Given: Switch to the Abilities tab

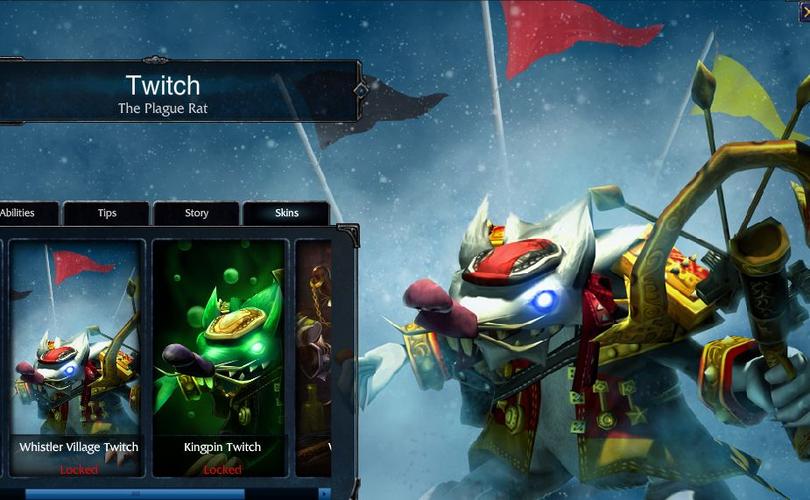Looking at the screenshot, I should point(22,213).
